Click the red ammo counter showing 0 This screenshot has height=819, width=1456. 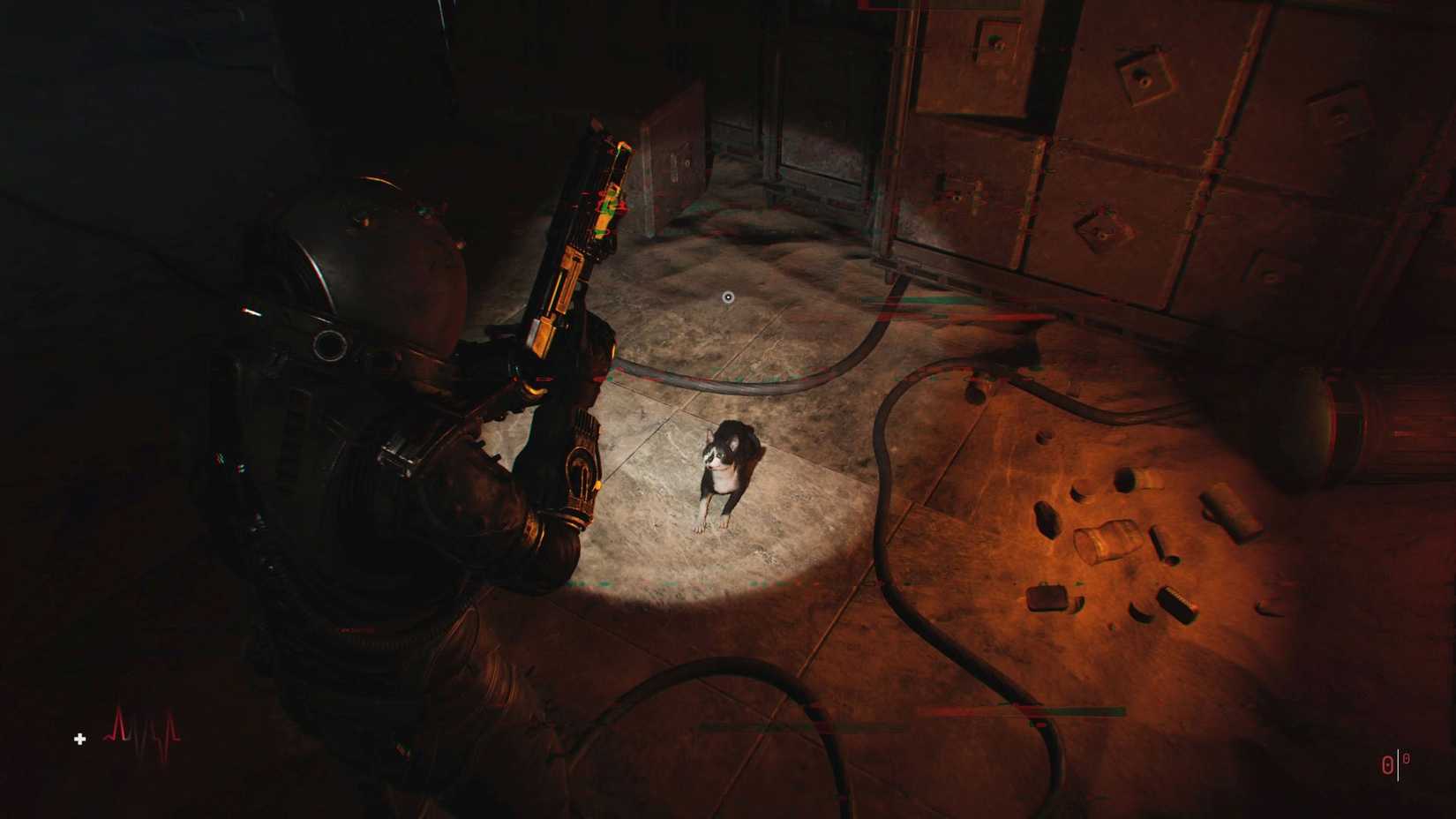(1386, 763)
